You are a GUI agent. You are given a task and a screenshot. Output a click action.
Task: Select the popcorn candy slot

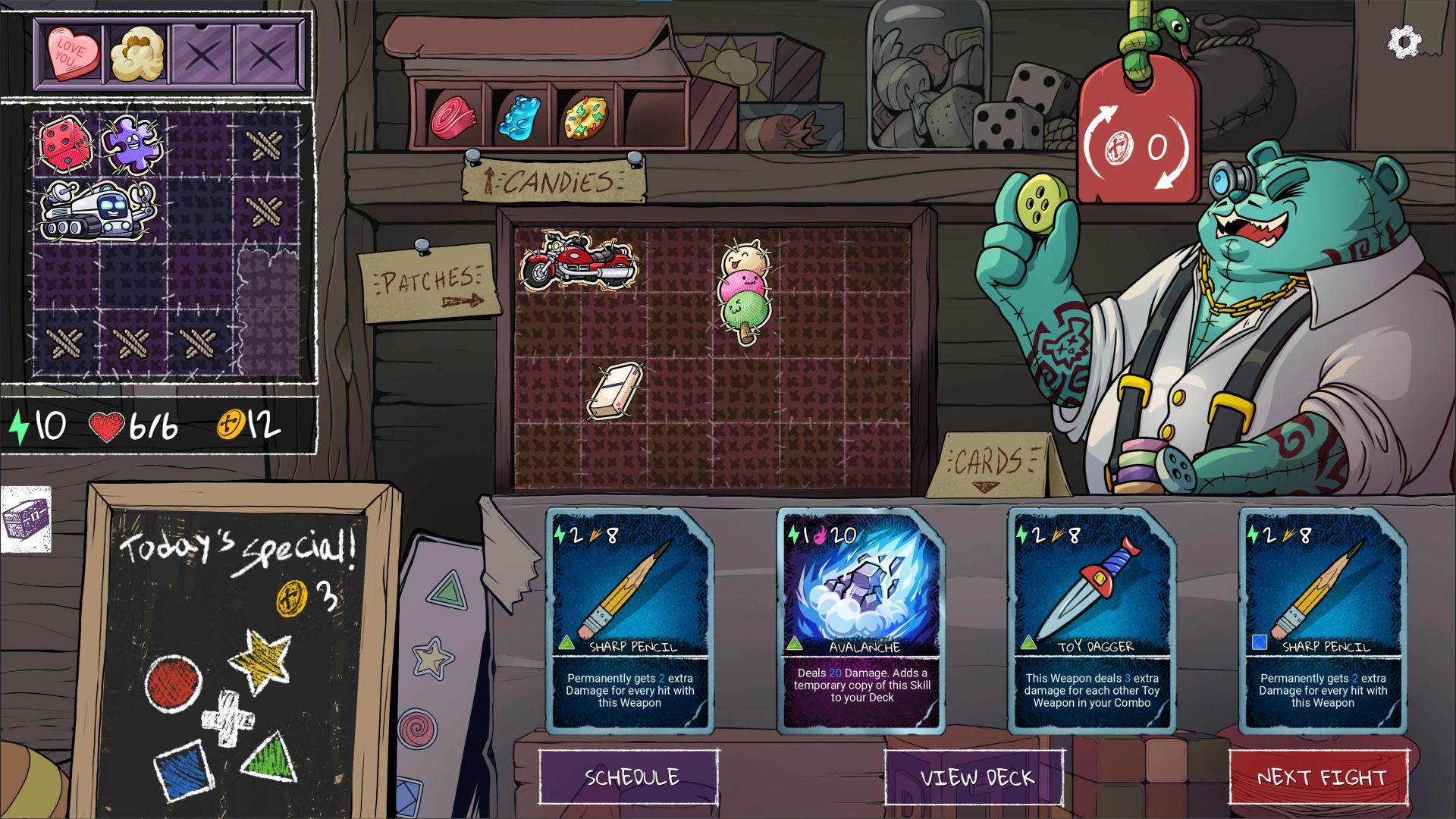[138, 53]
